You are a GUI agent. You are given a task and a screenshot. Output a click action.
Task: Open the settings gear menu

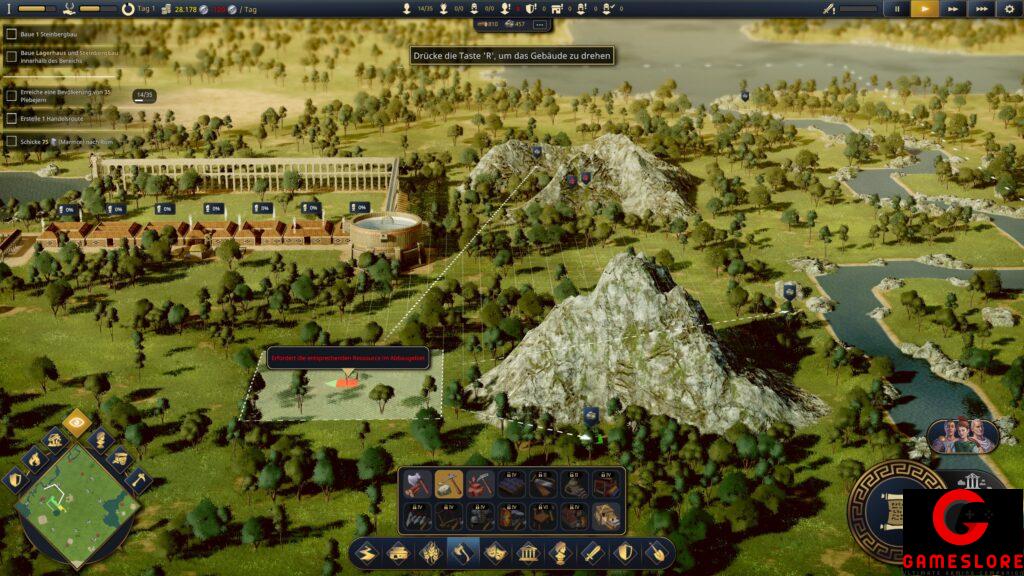[x=1009, y=9]
